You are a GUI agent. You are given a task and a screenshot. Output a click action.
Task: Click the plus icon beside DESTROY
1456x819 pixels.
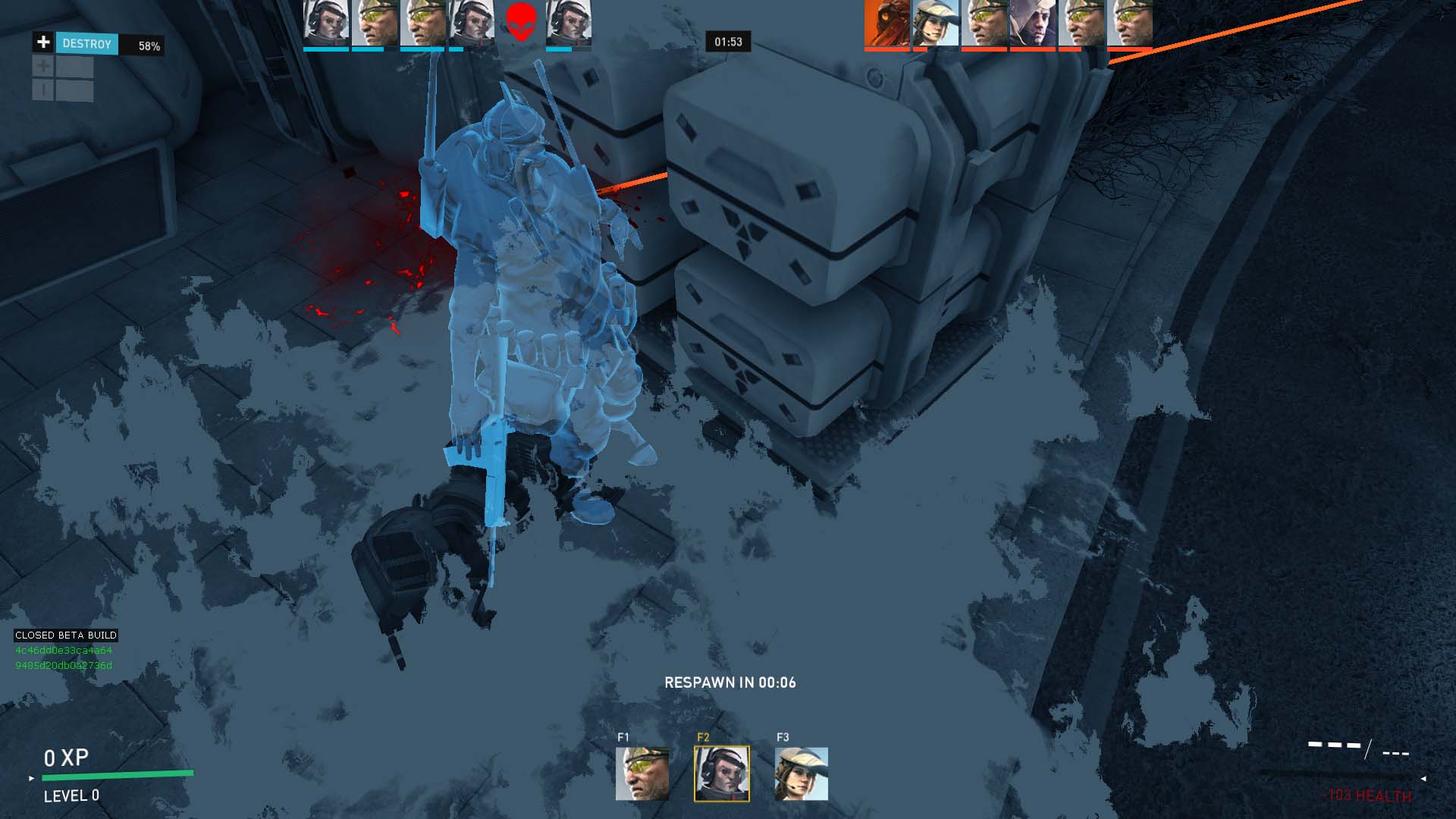pyautogui.click(x=43, y=42)
